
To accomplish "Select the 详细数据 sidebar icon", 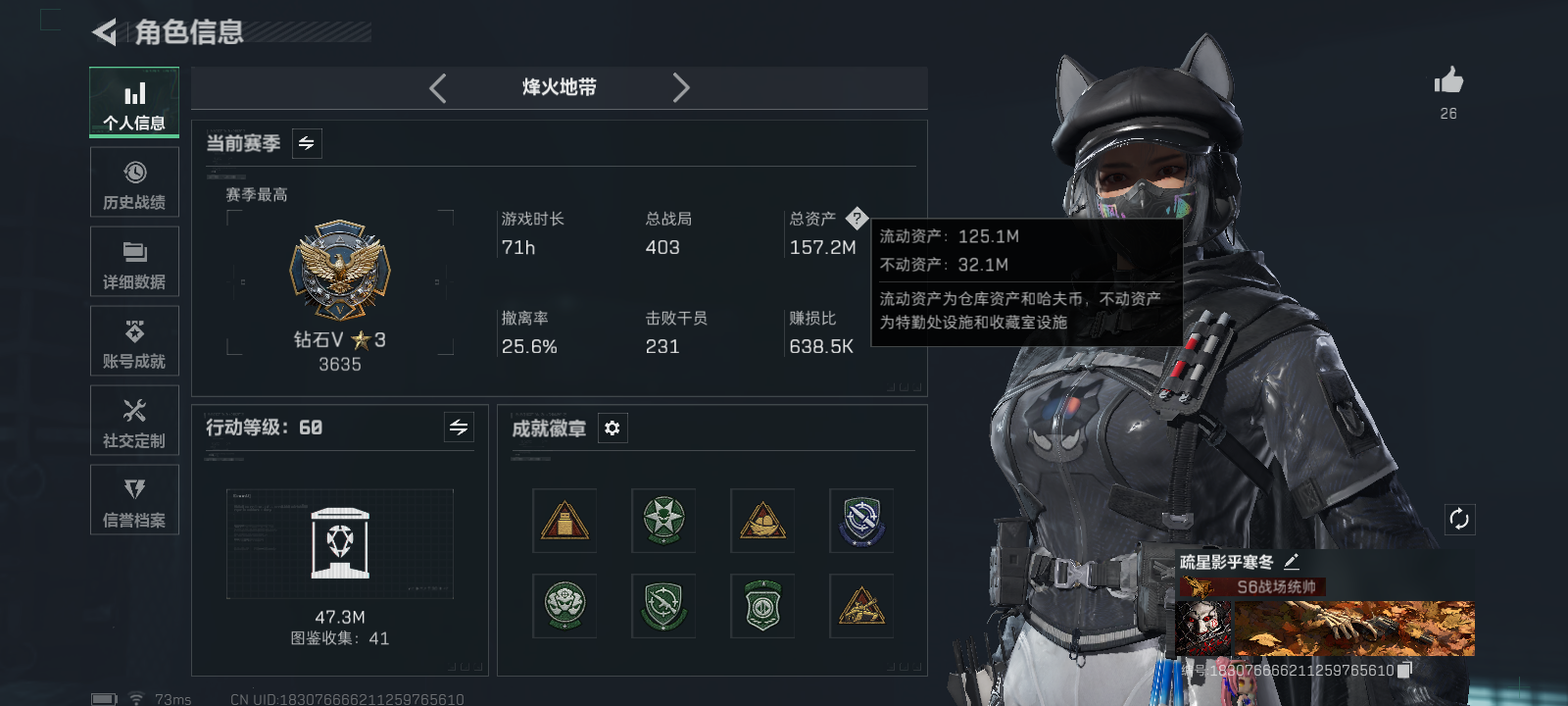I will (134, 261).
